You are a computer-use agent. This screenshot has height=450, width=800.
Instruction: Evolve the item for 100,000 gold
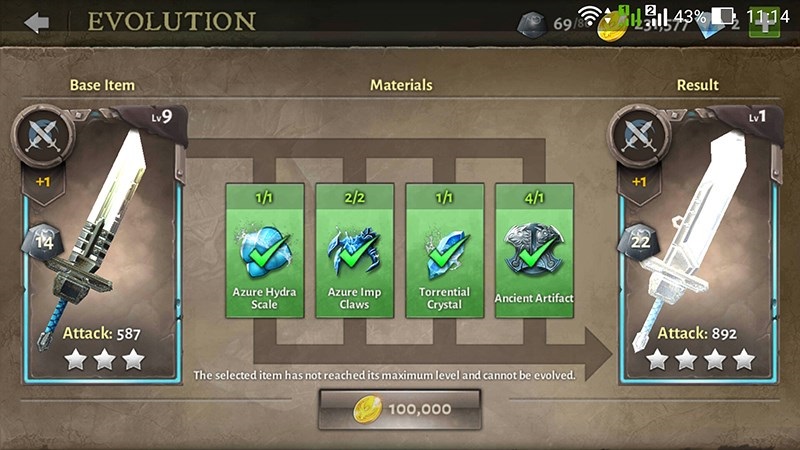[x=400, y=409]
